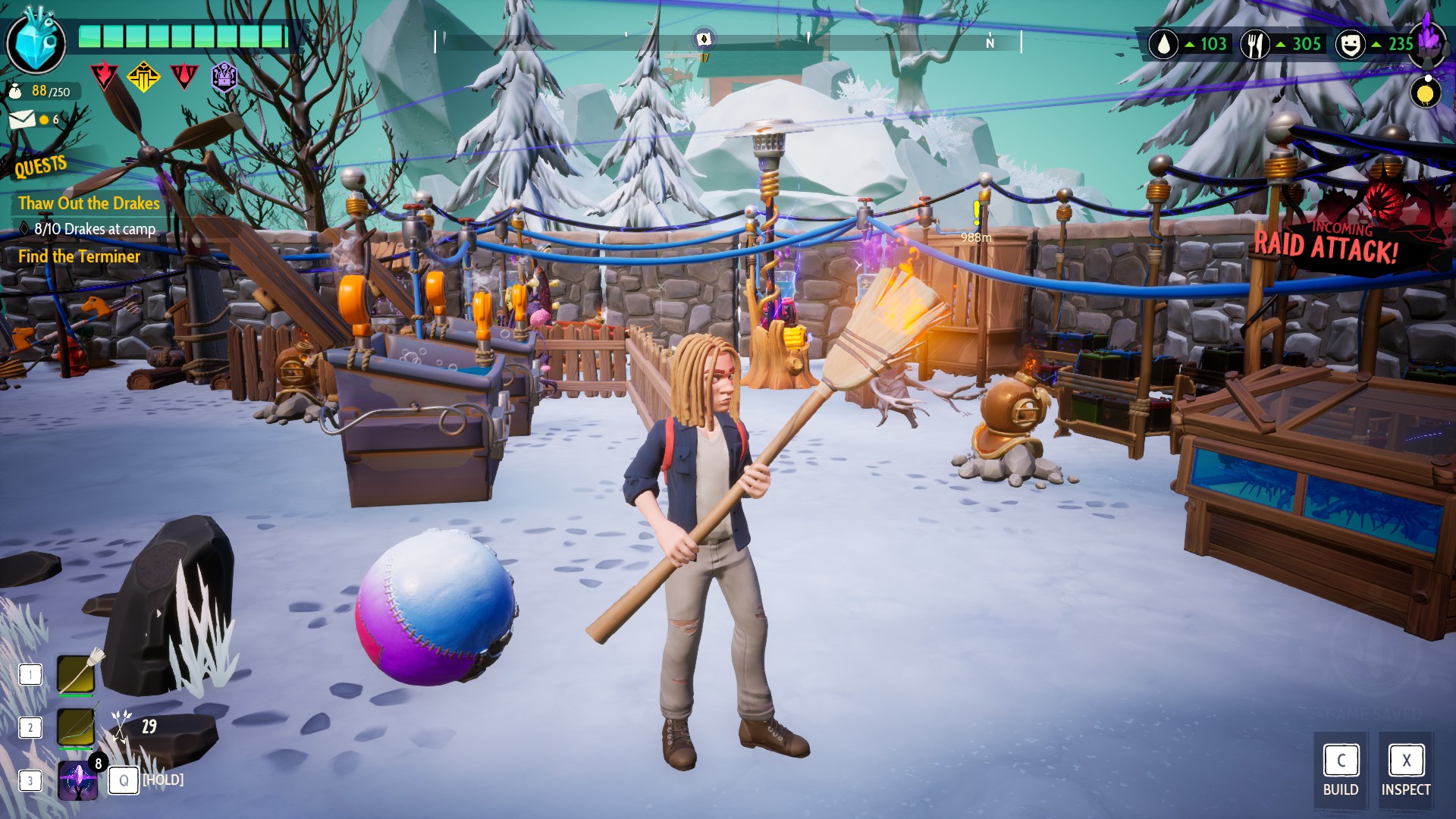Click the water droplet resource icon
Screen dimensions: 1456x819
1163,45
